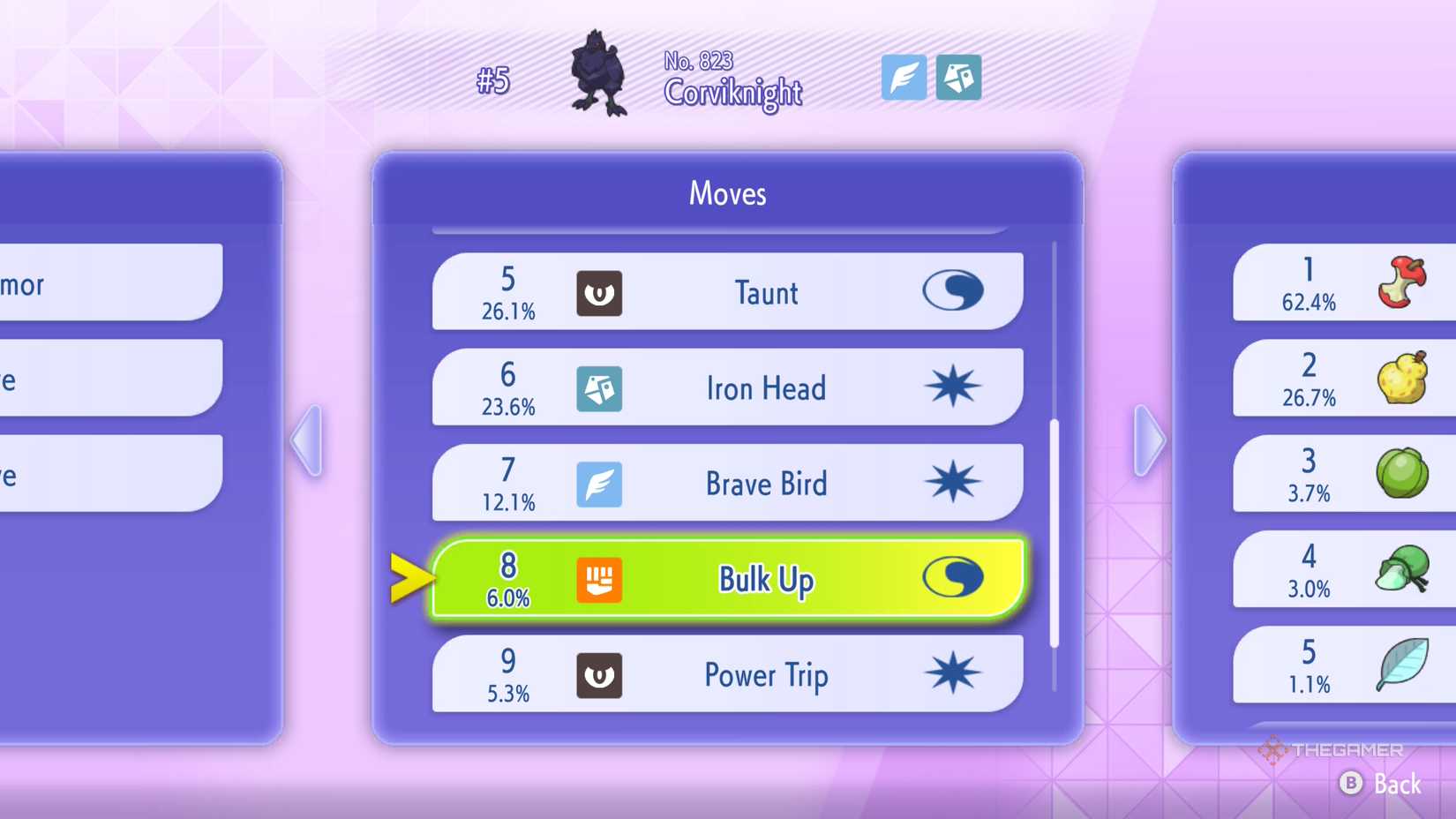Click the Dark type icon on Power Trip
This screenshot has width=1456, height=819.
click(x=600, y=674)
